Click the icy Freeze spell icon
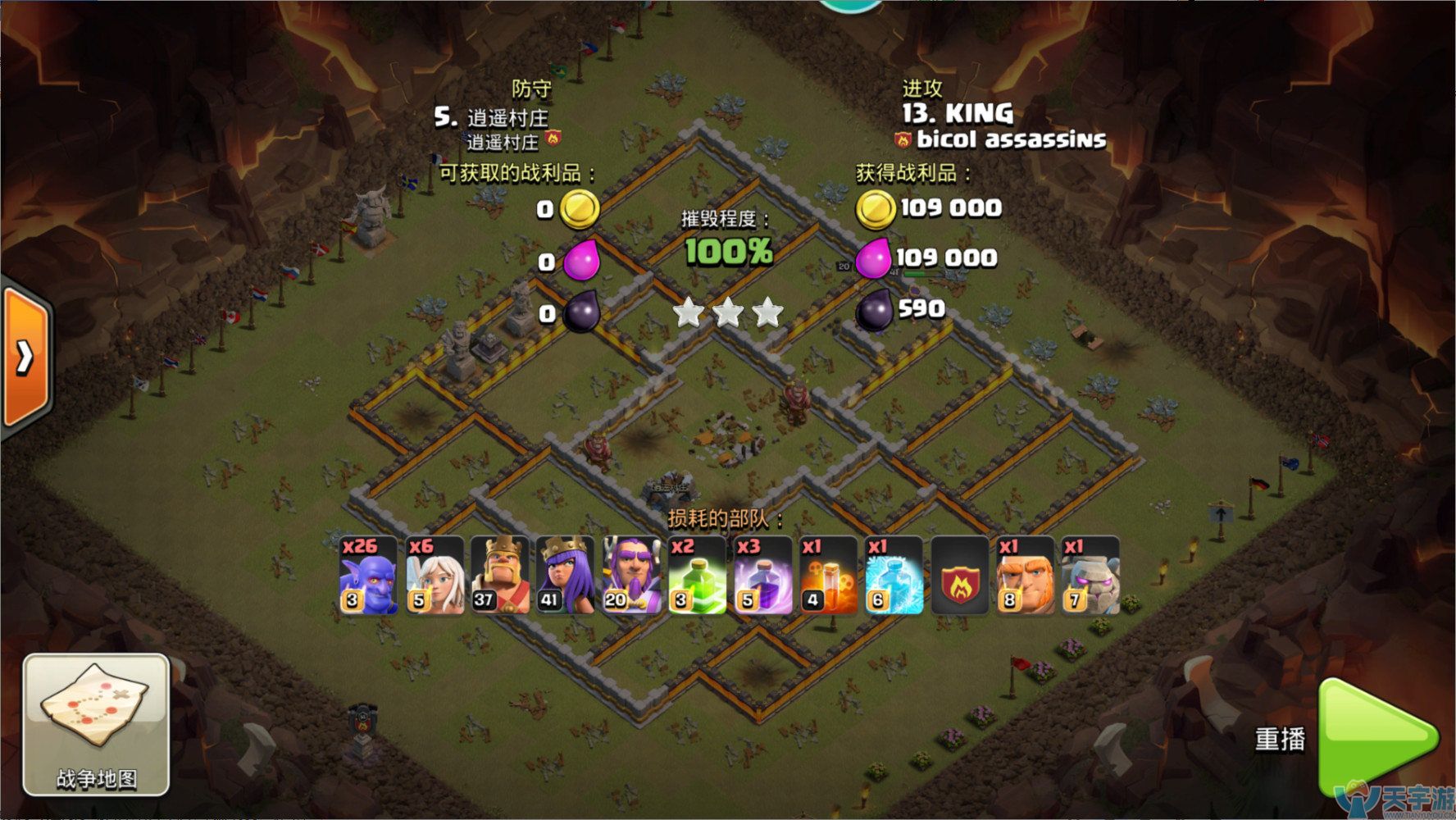 click(x=894, y=576)
